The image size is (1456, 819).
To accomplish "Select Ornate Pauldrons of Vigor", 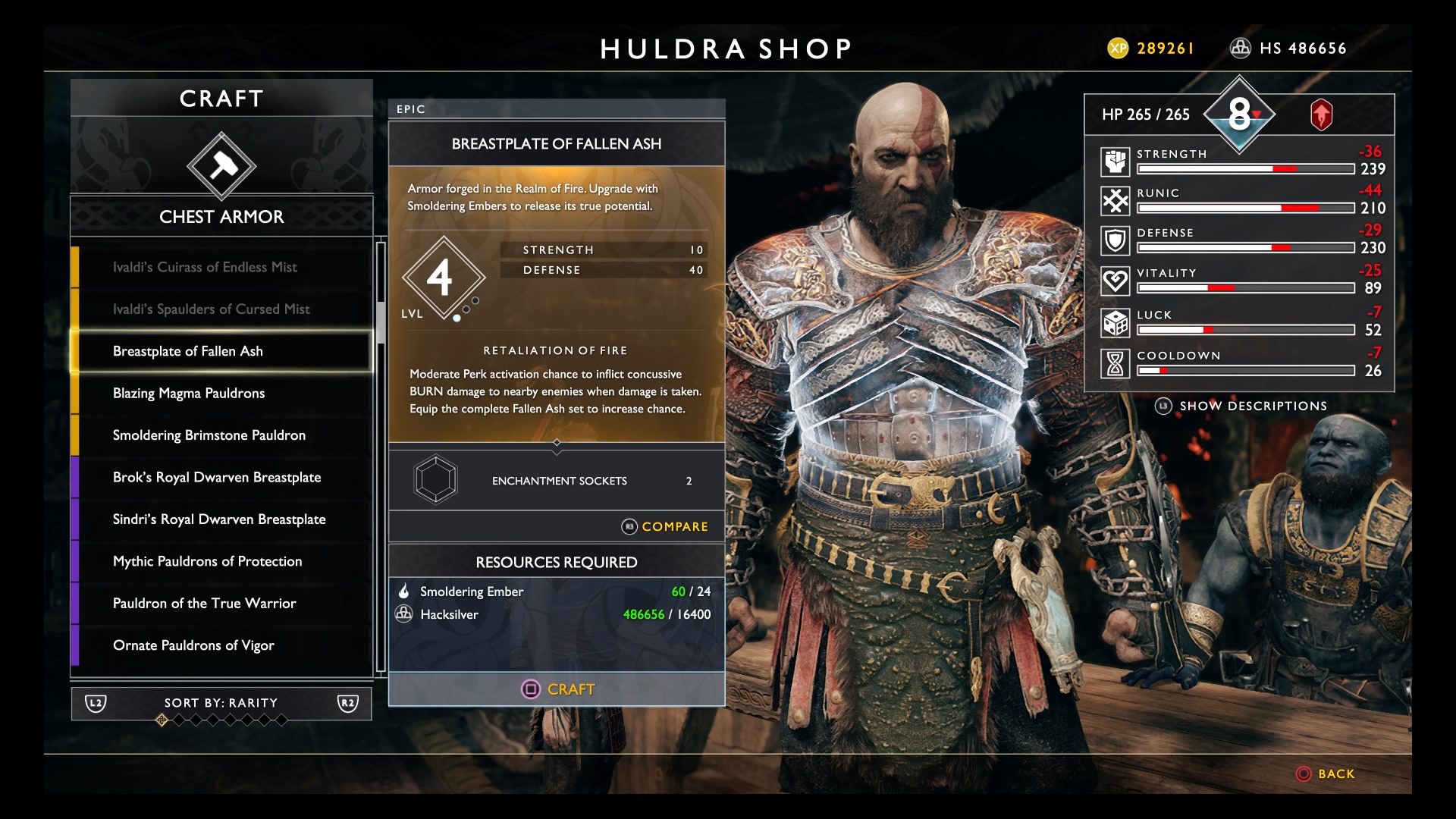I will (x=193, y=645).
